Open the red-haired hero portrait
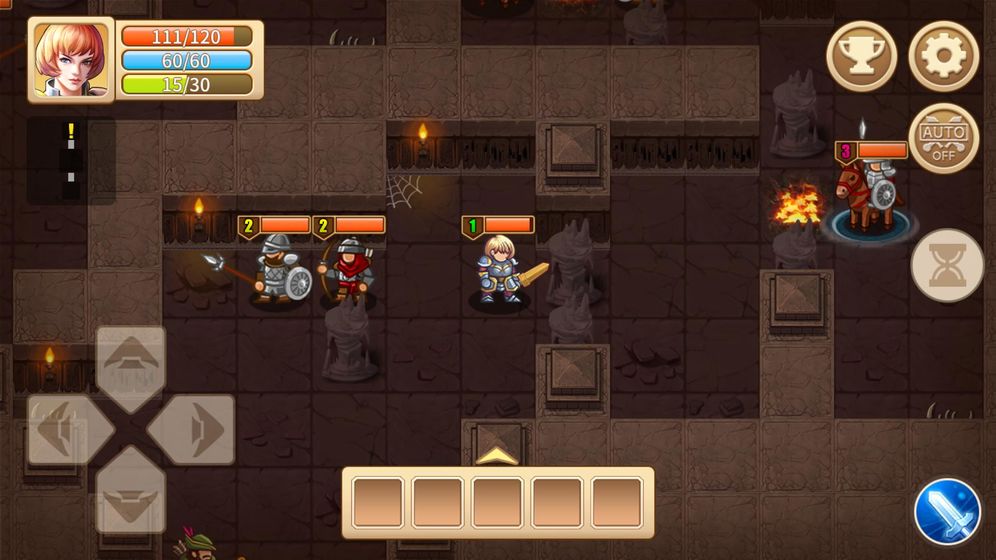The image size is (996, 560). pos(71,59)
